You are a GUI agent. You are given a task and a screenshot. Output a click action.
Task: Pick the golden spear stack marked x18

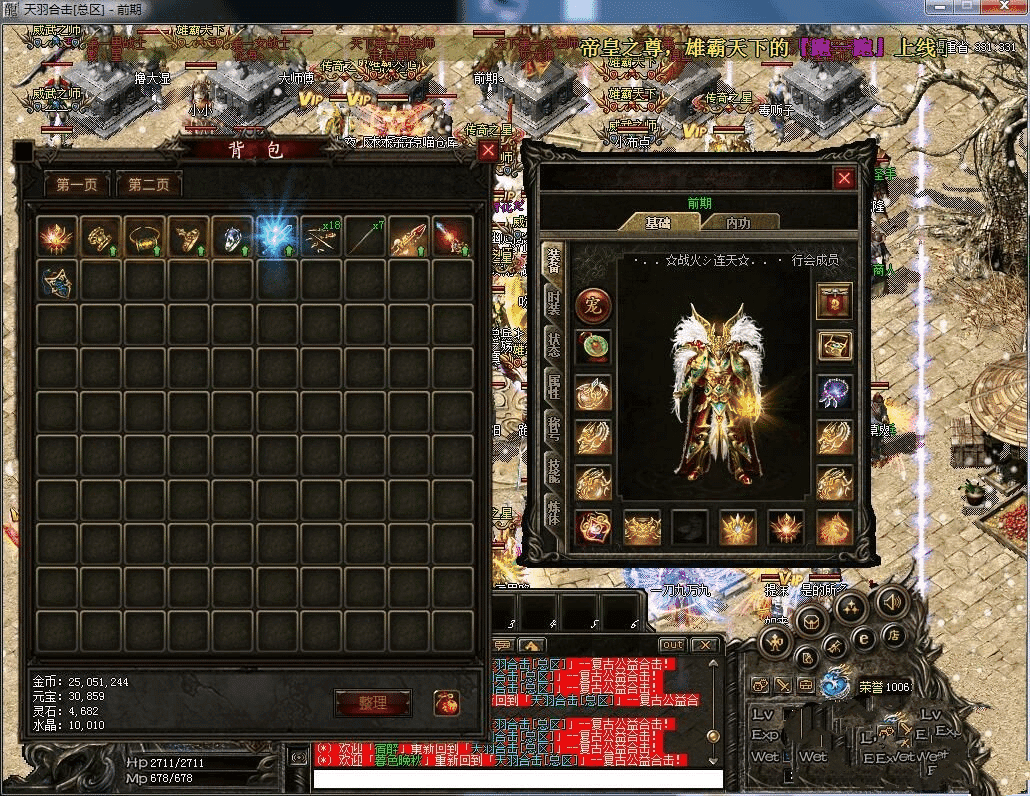pyautogui.click(x=320, y=237)
